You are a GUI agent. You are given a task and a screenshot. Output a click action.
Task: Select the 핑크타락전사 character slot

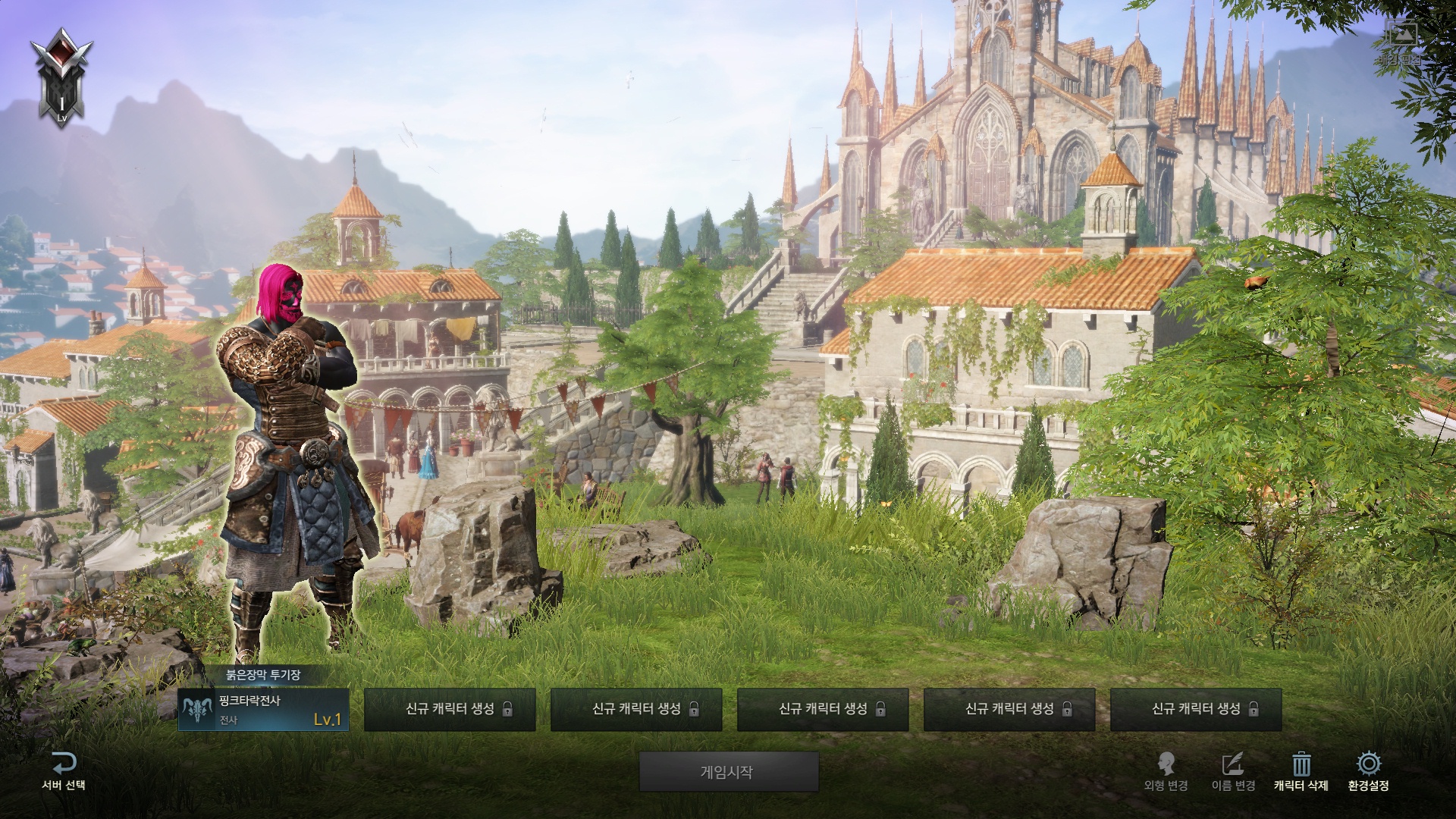coord(263,710)
